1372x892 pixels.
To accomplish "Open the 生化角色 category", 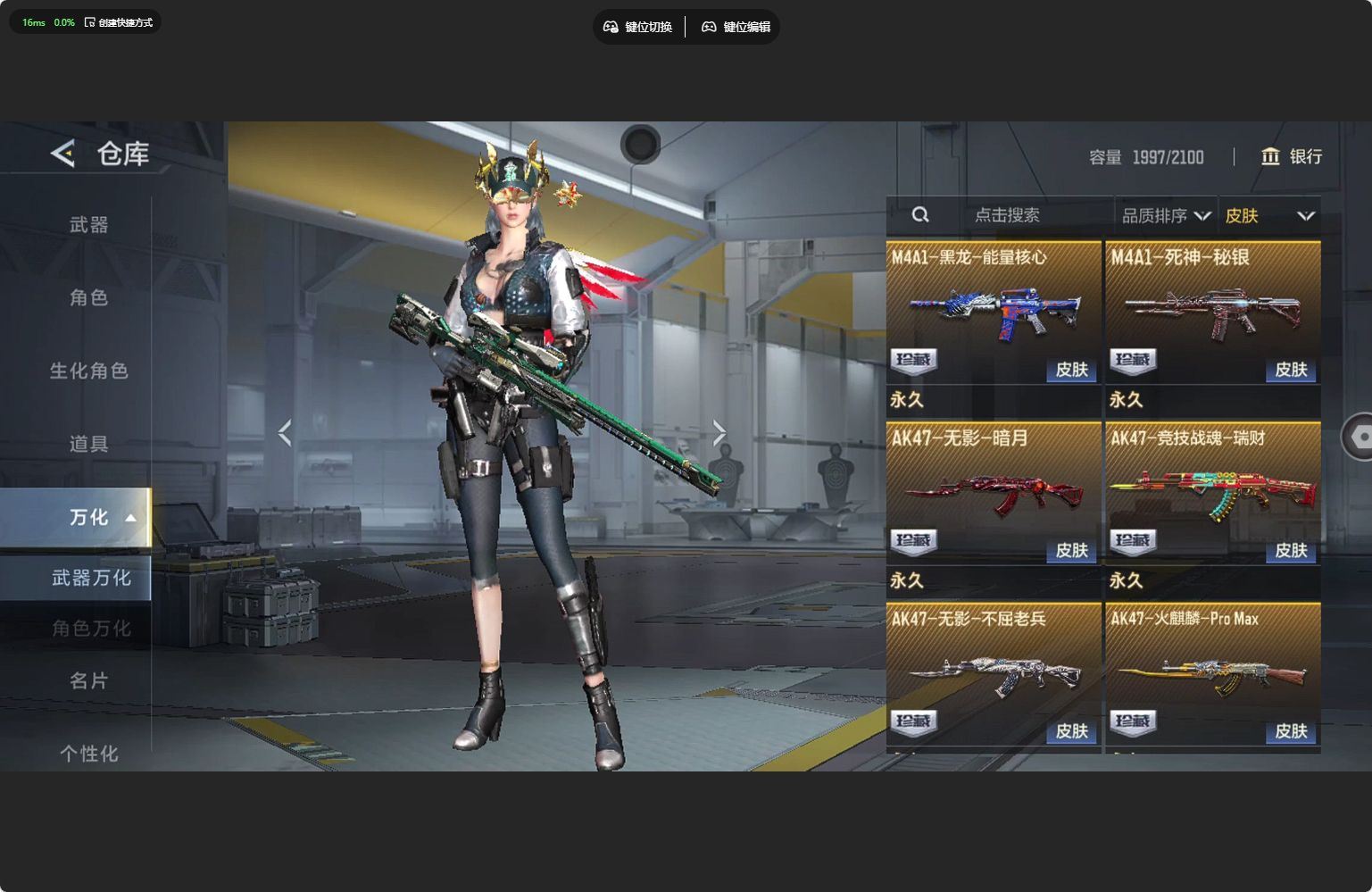I will pos(88,371).
